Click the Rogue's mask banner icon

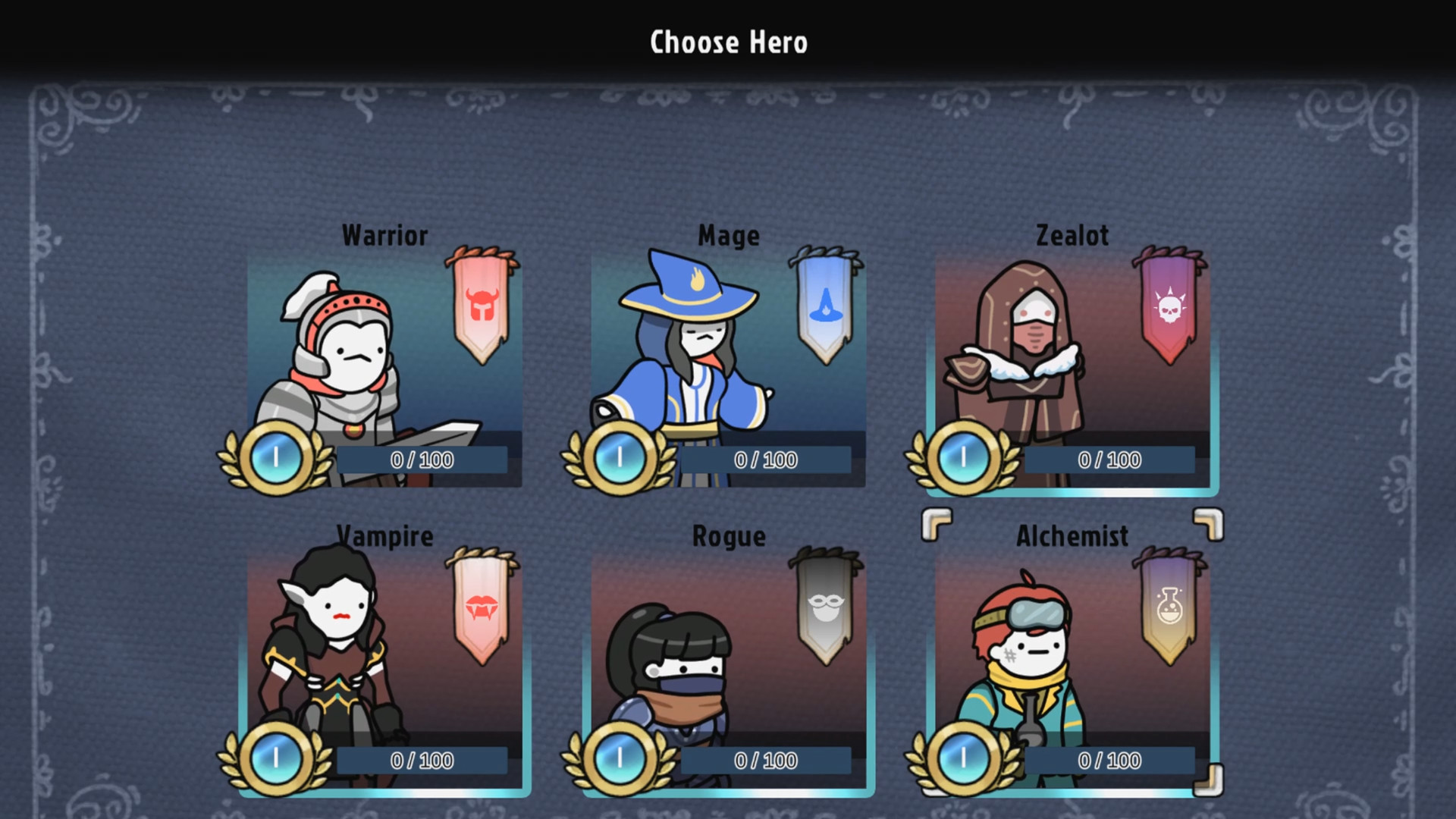(x=824, y=605)
